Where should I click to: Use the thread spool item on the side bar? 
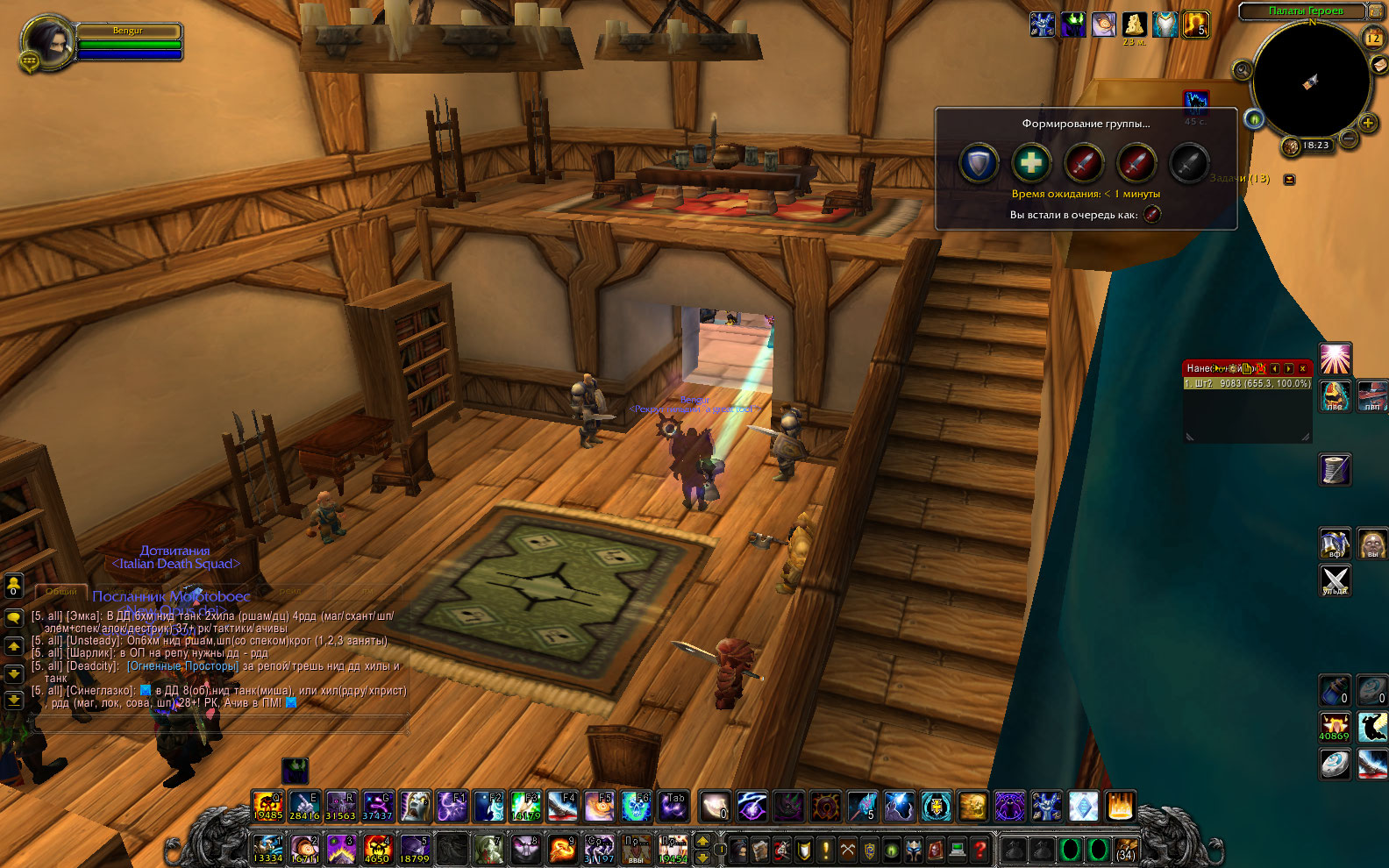coord(1335,469)
